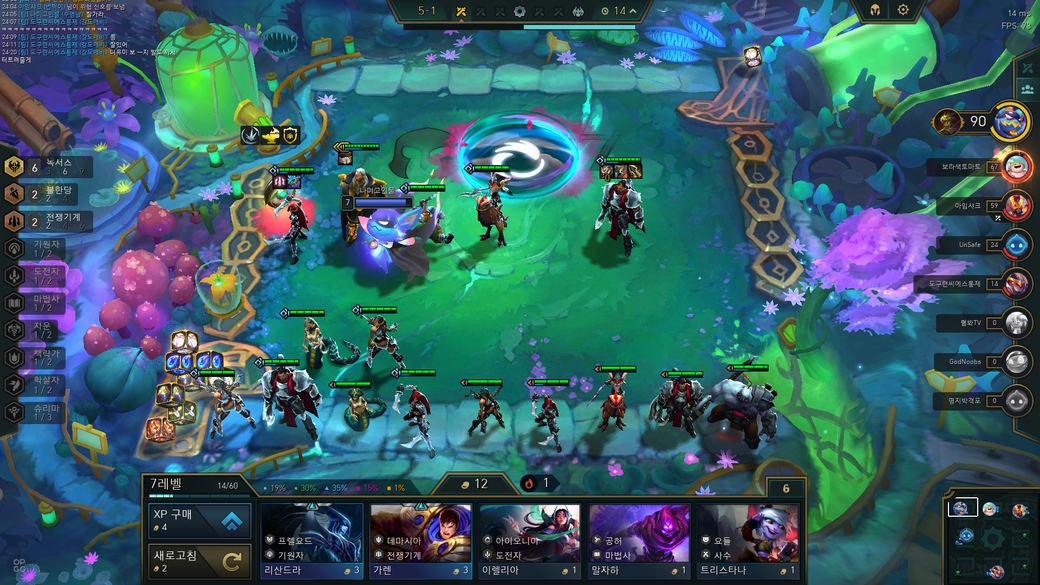Image resolution: width=1040 pixels, height=585 pixels.
Task: Refresh the shop with 새로고침
Action: point(198,560)
